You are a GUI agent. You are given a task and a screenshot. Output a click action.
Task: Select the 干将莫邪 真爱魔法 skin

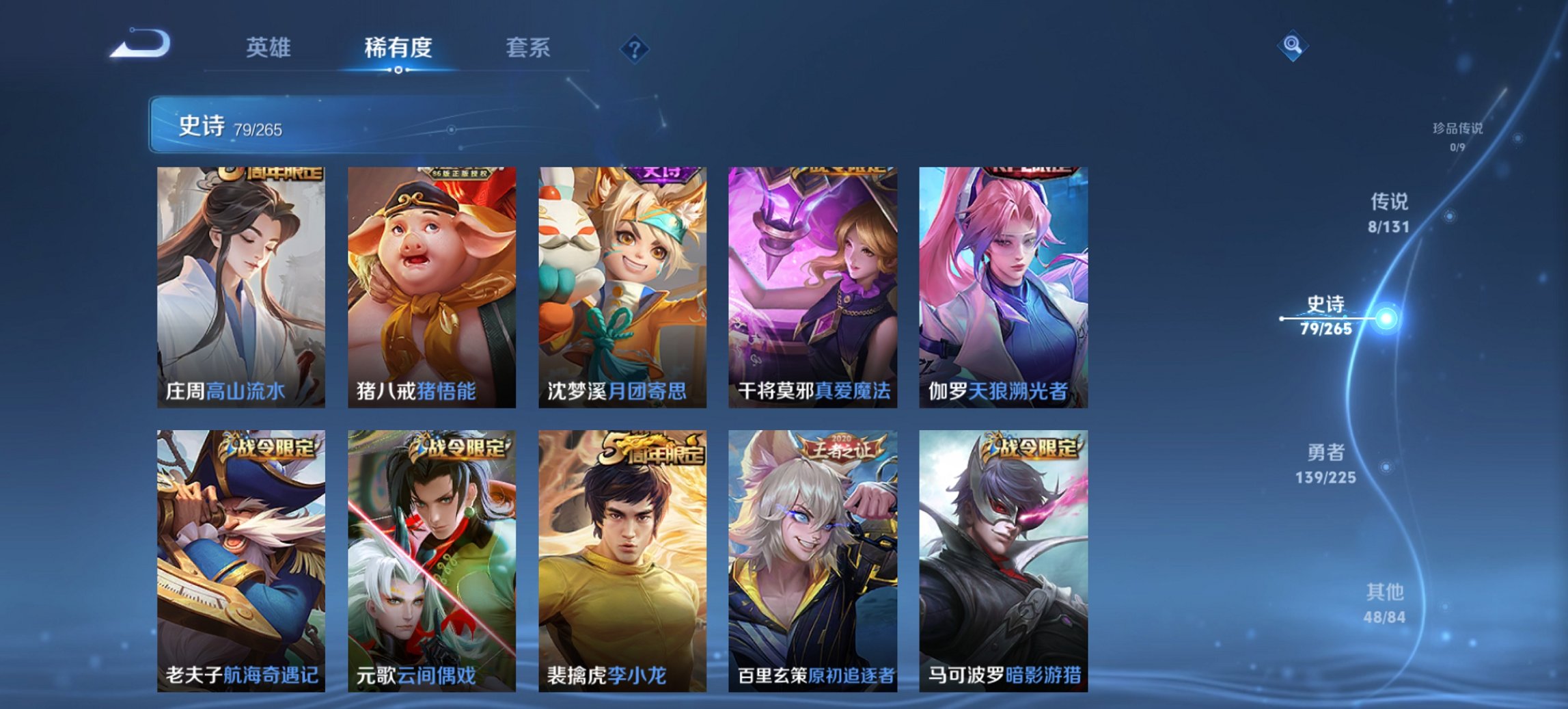point(814,287)
